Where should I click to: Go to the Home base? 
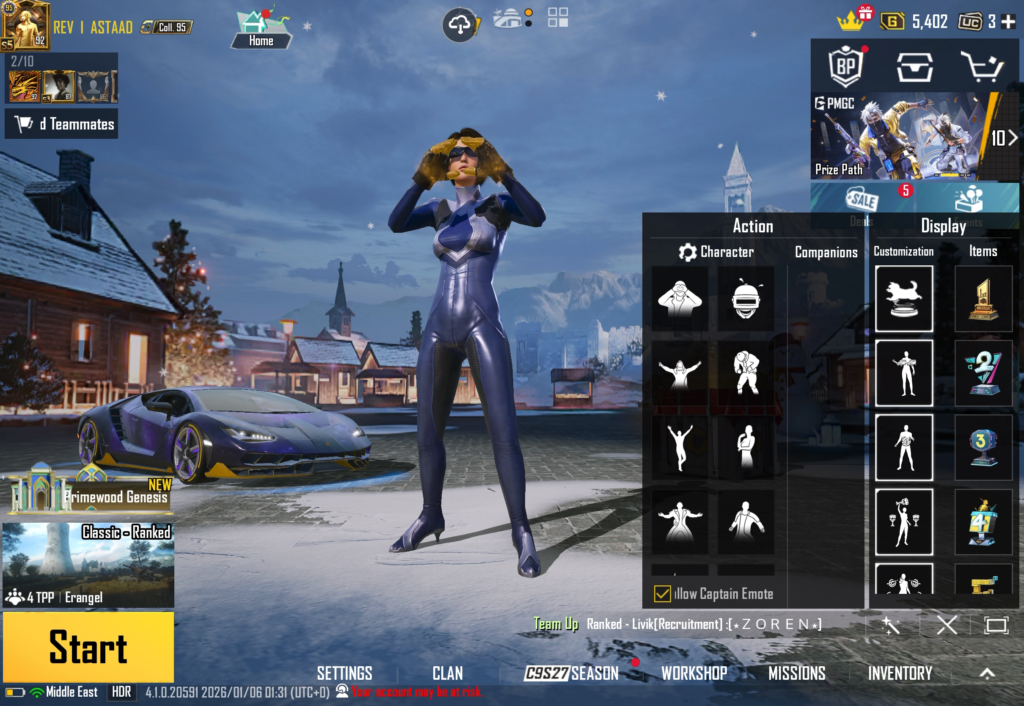(261, 29)
